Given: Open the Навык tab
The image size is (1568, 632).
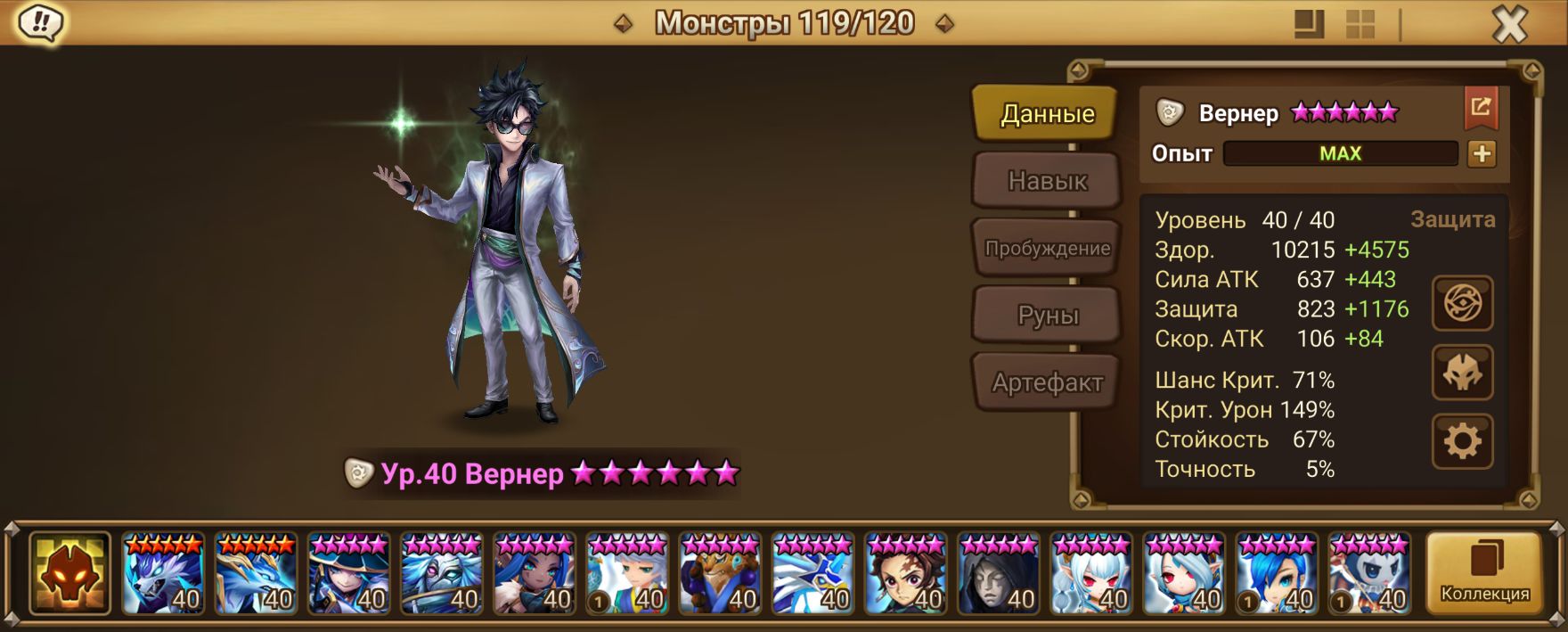Looking at the screenshot, I should pyautogui.click(x=1047, y=181).
